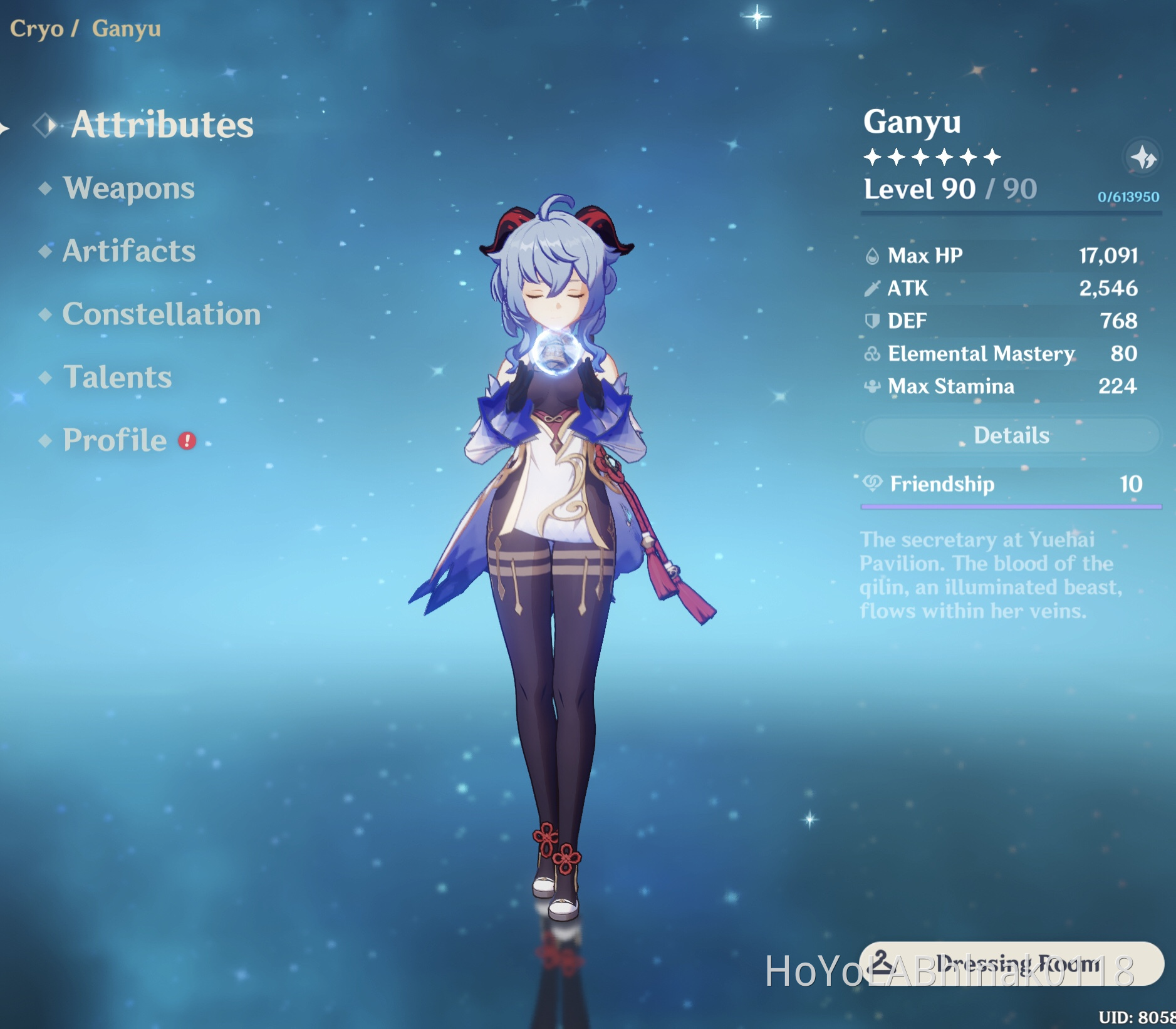Switch to the Talents section
The image size is (1176, 1029).
point(118,378)
